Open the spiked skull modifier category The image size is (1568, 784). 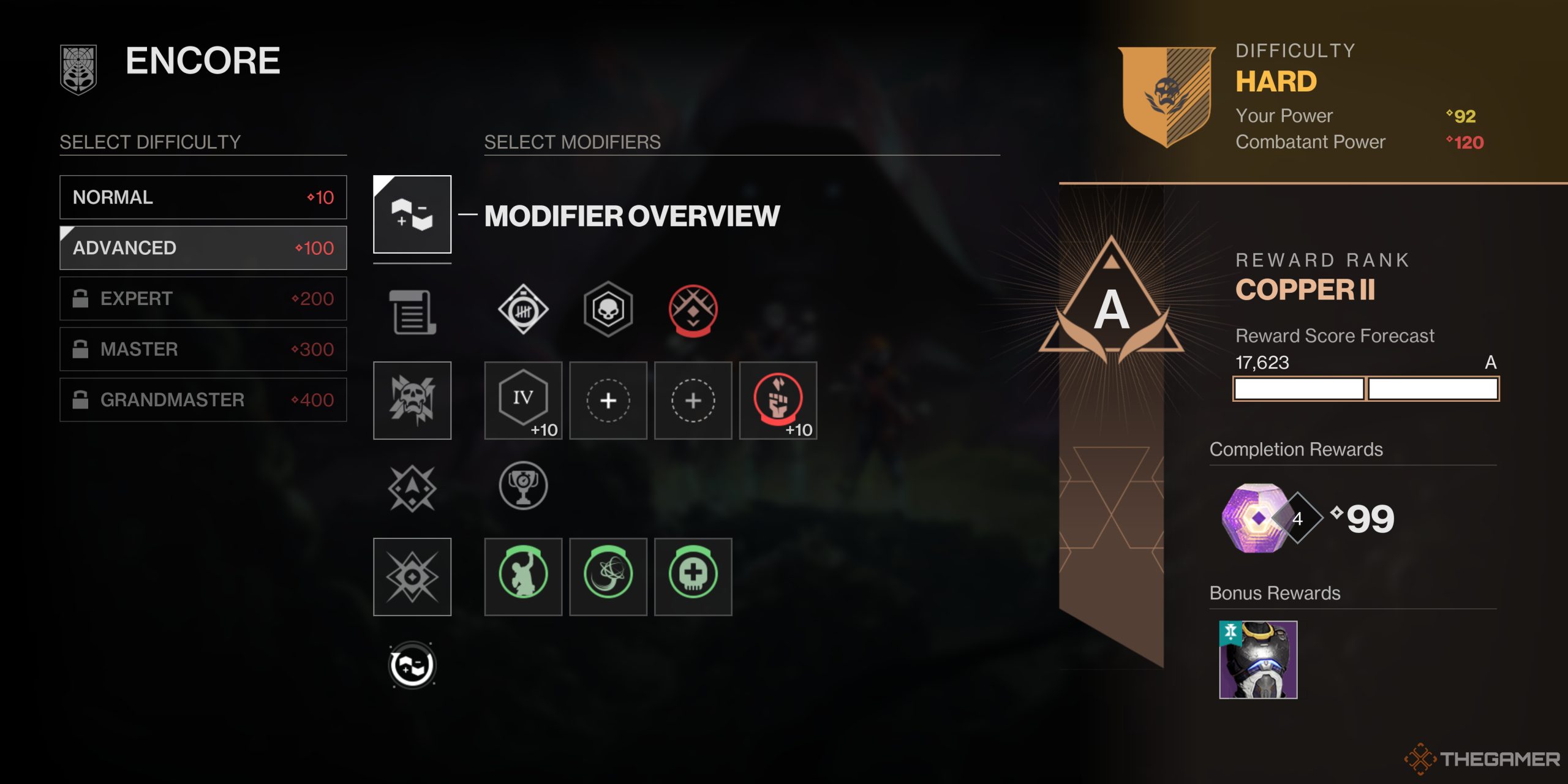tap(412, 401)
